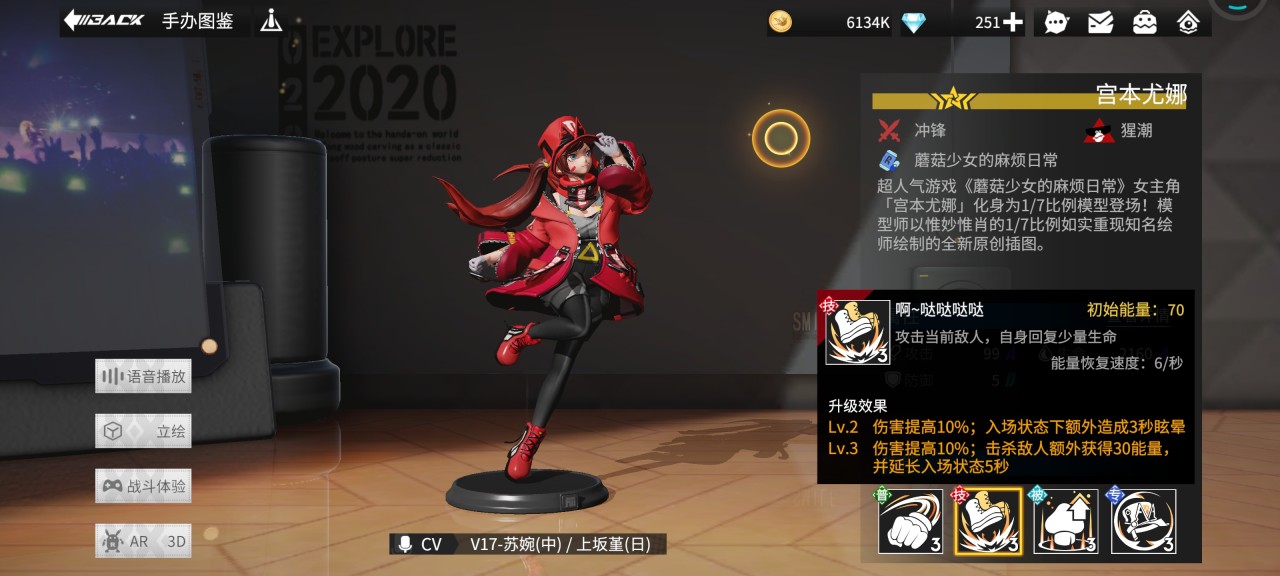Select the mushroom passive skill icon
This screenshot has width=1280, height=576.
tap(1065, 521)
